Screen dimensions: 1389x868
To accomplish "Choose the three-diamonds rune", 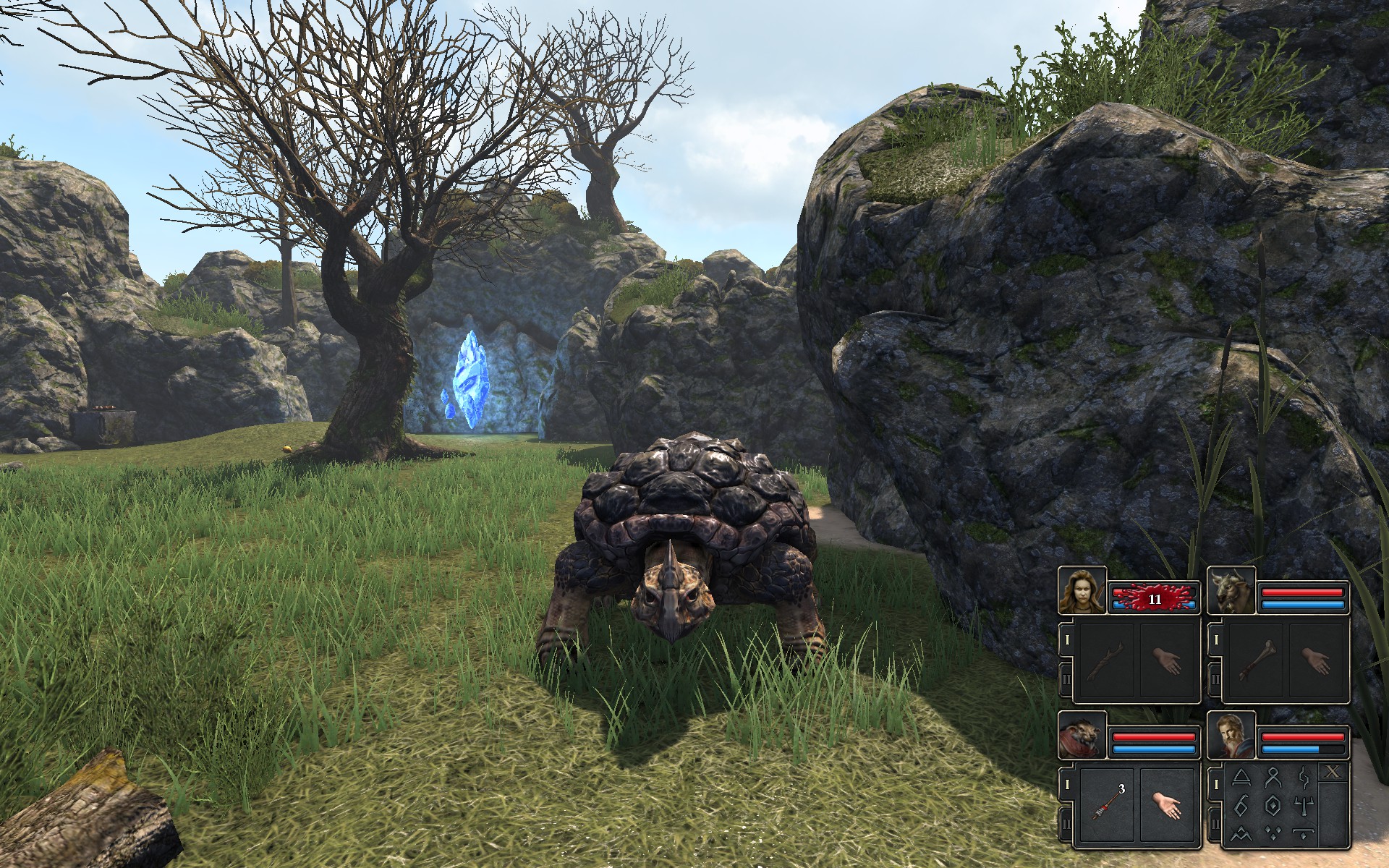I will tap(1272, 832).
